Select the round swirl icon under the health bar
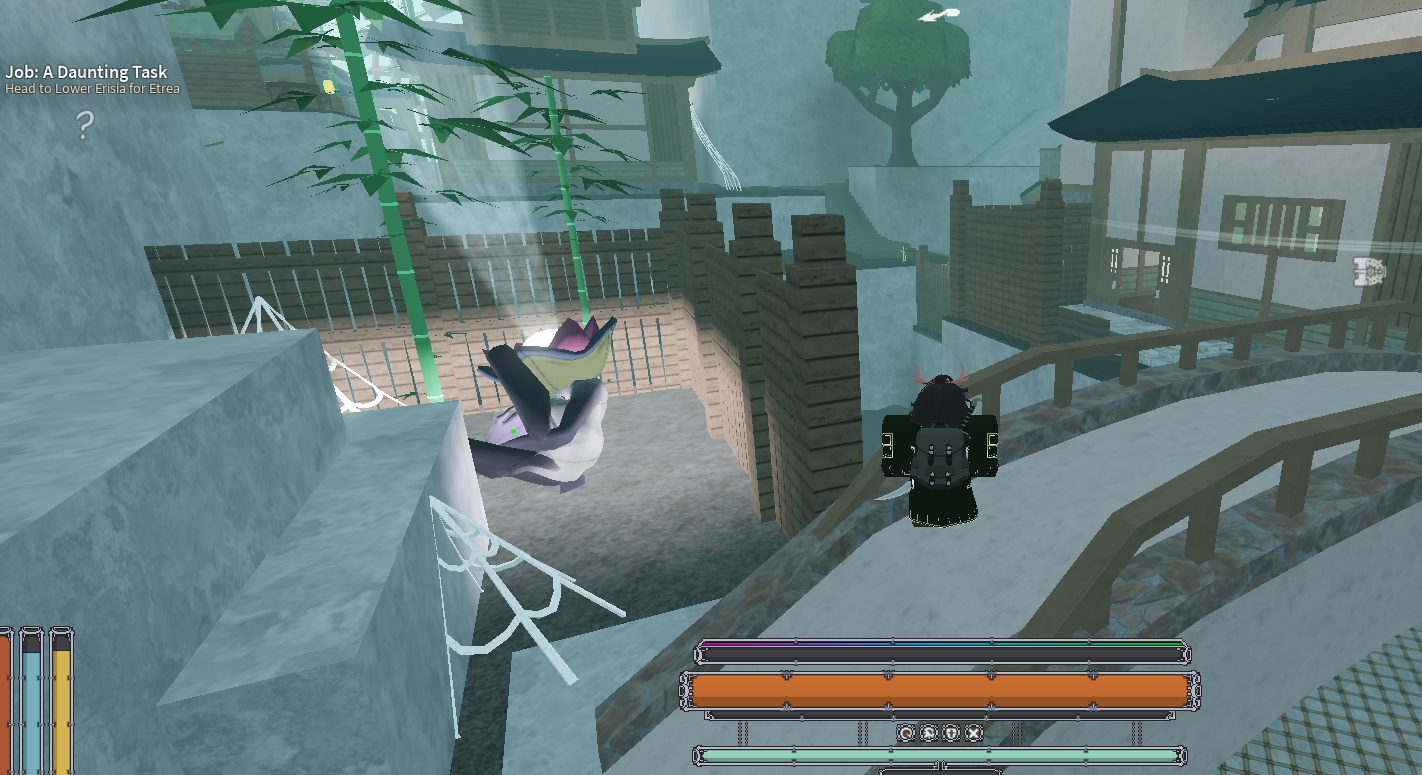The width and height of the screenshot is (1422, 775). pyautogui.click(x=906, y=733)
